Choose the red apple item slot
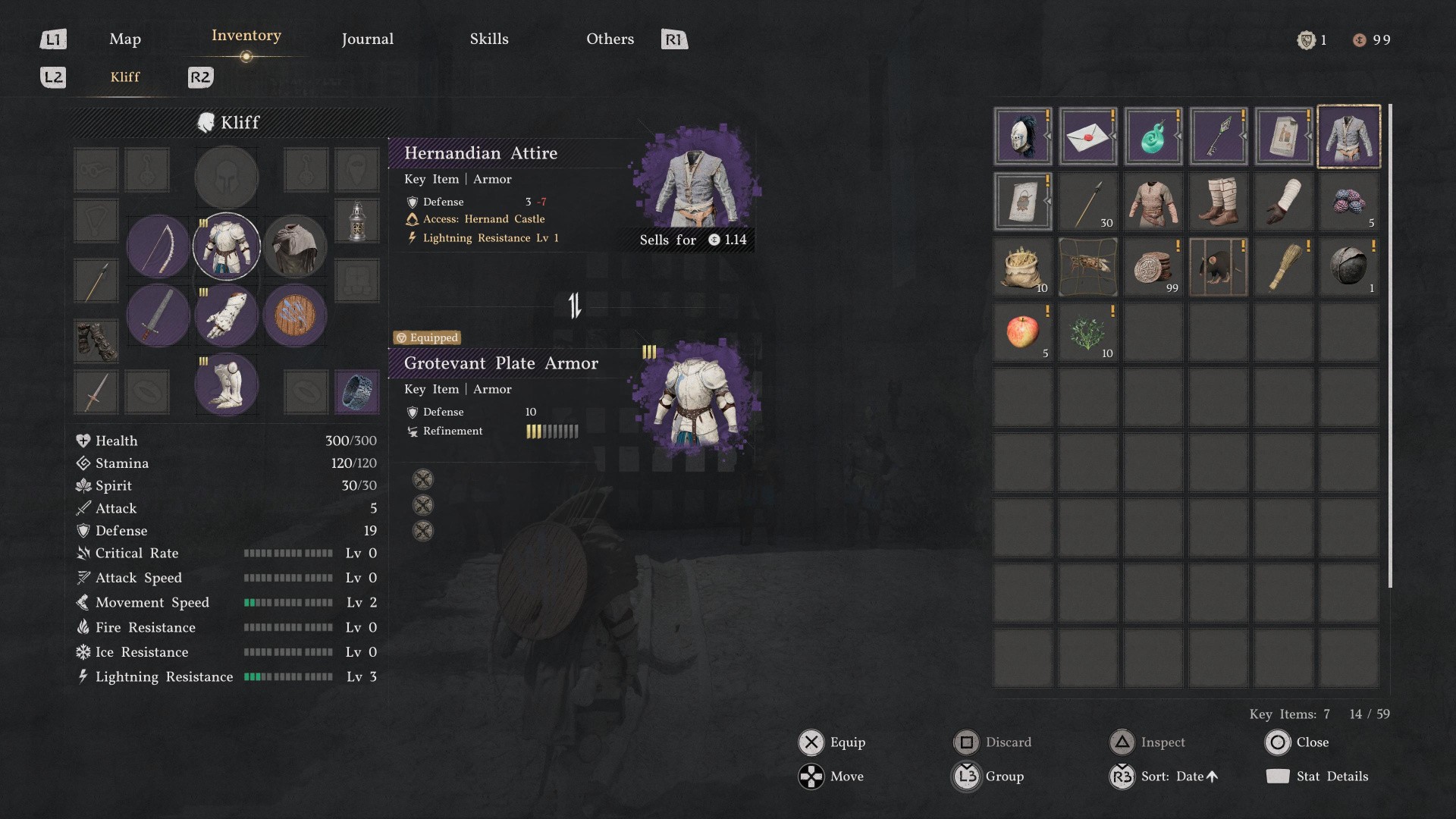Screen dimensions: 1456x819 point(1022,332)
